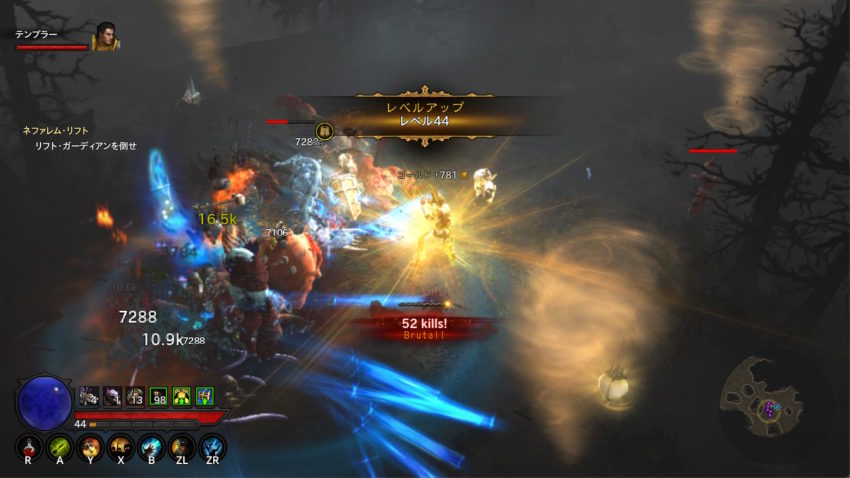Activate the green skill above the A label
850x478 pixels.
tap(60, 446)
